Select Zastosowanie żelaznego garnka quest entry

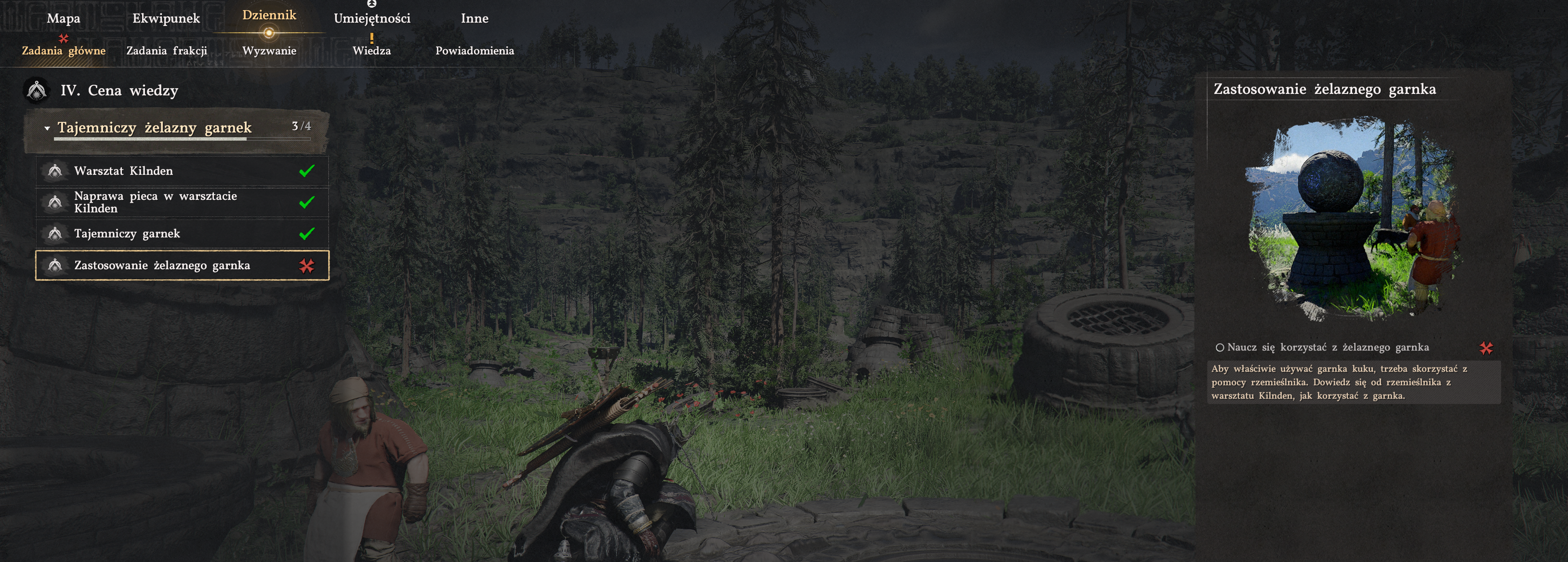(182, 265)
